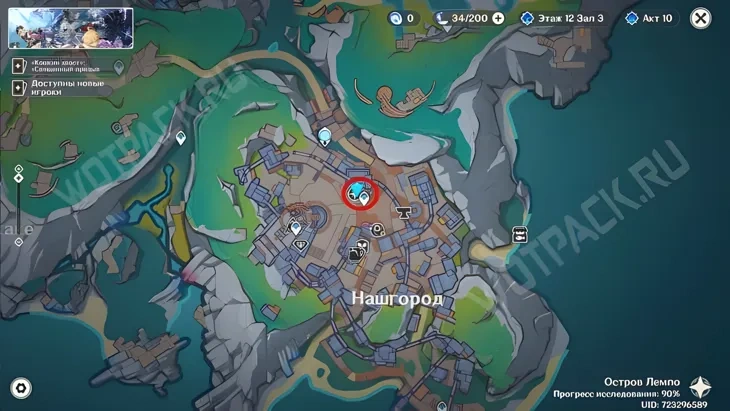Open the event banner thumbnail
The width and height of the screenshot is (730, 411).
(71, 29)
